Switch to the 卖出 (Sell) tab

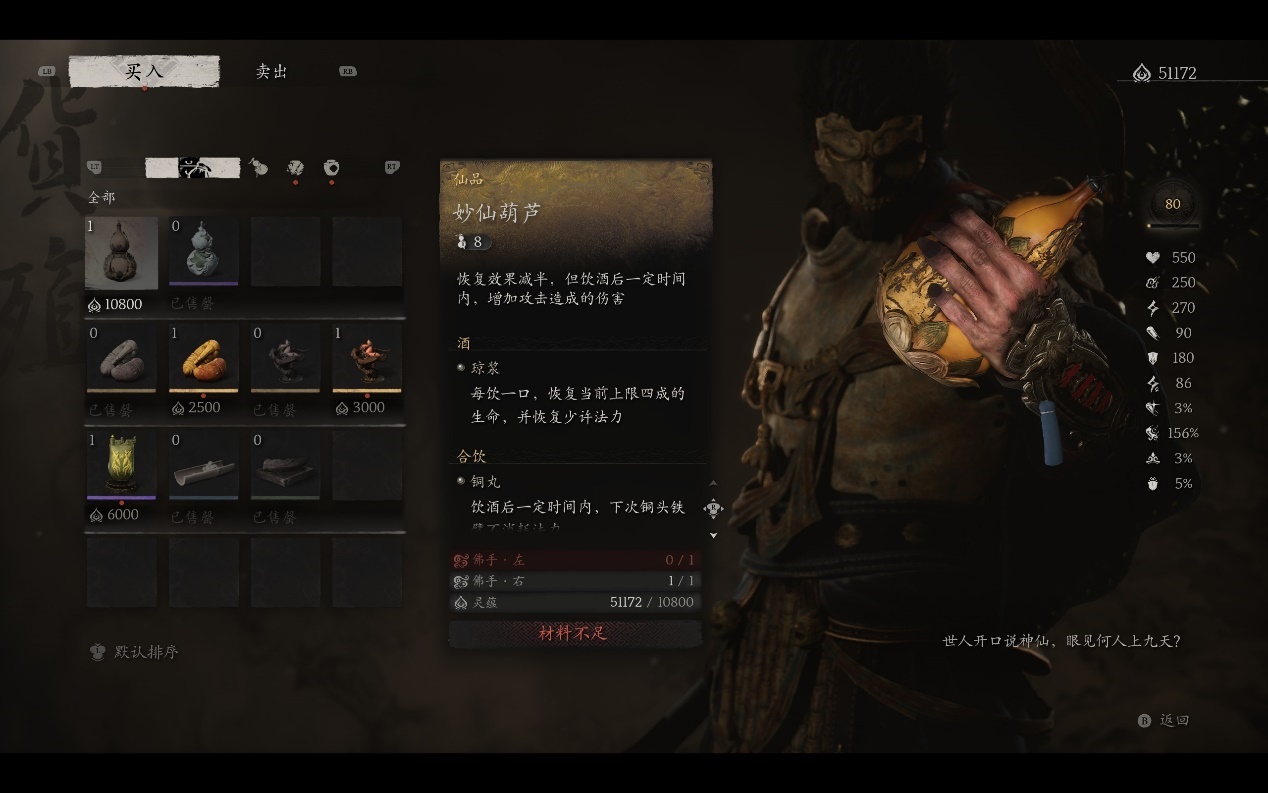[271, 71]
